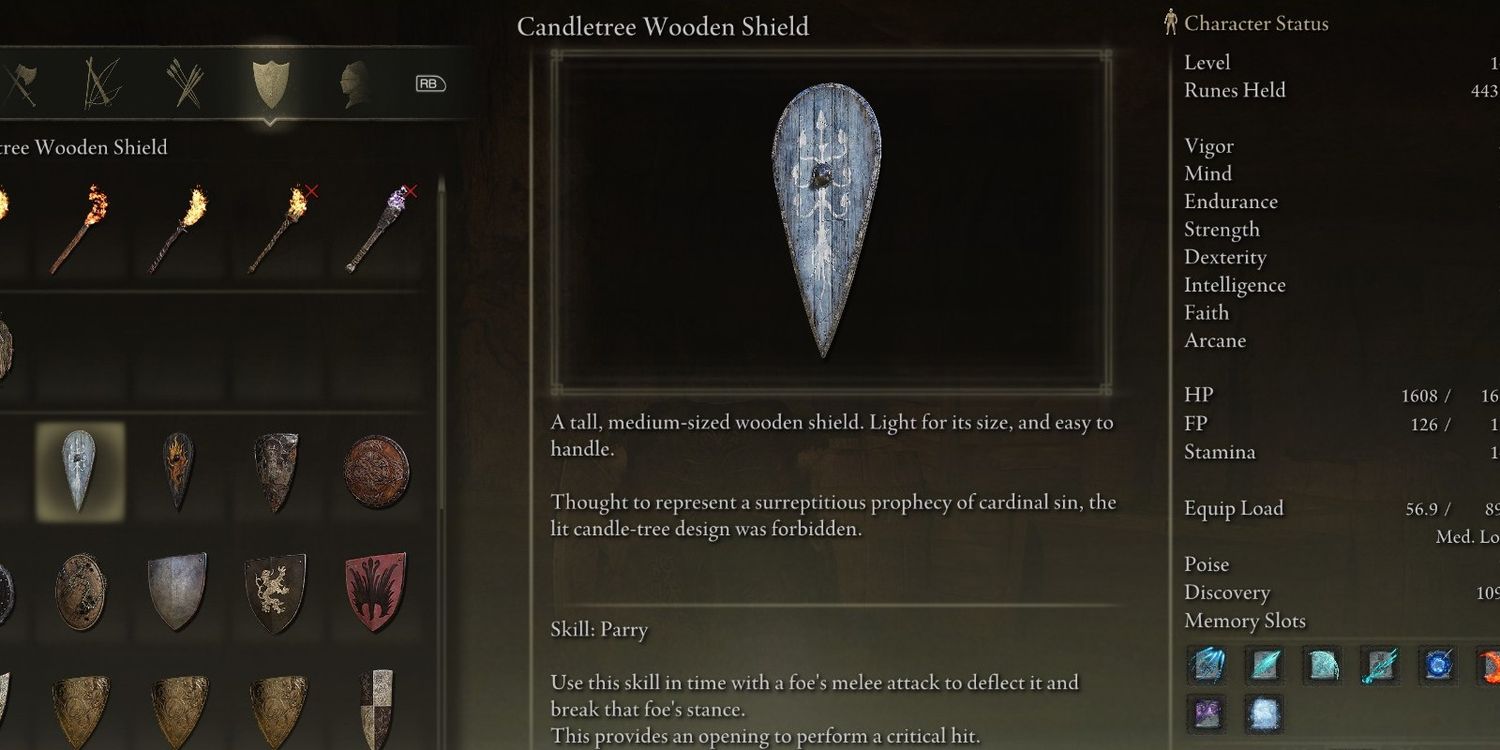1500x750 pixels.
Task: Select the purple sorcery memory slot
Action: (x=1208, y=714)
